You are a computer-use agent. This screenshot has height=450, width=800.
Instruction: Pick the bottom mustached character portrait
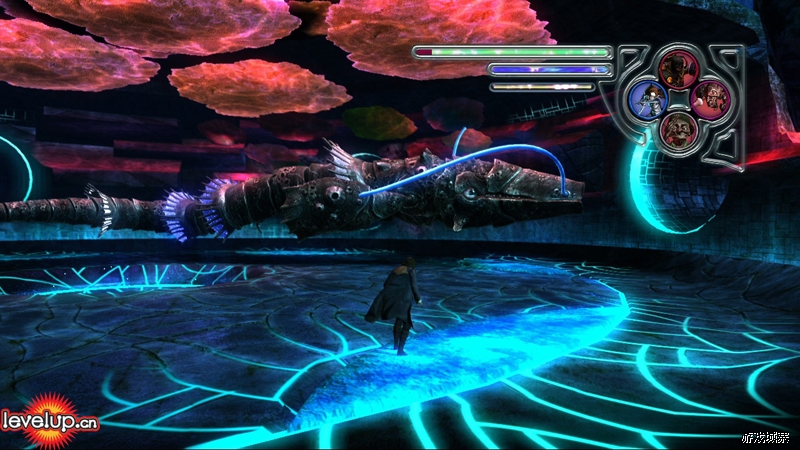[677, 128]
